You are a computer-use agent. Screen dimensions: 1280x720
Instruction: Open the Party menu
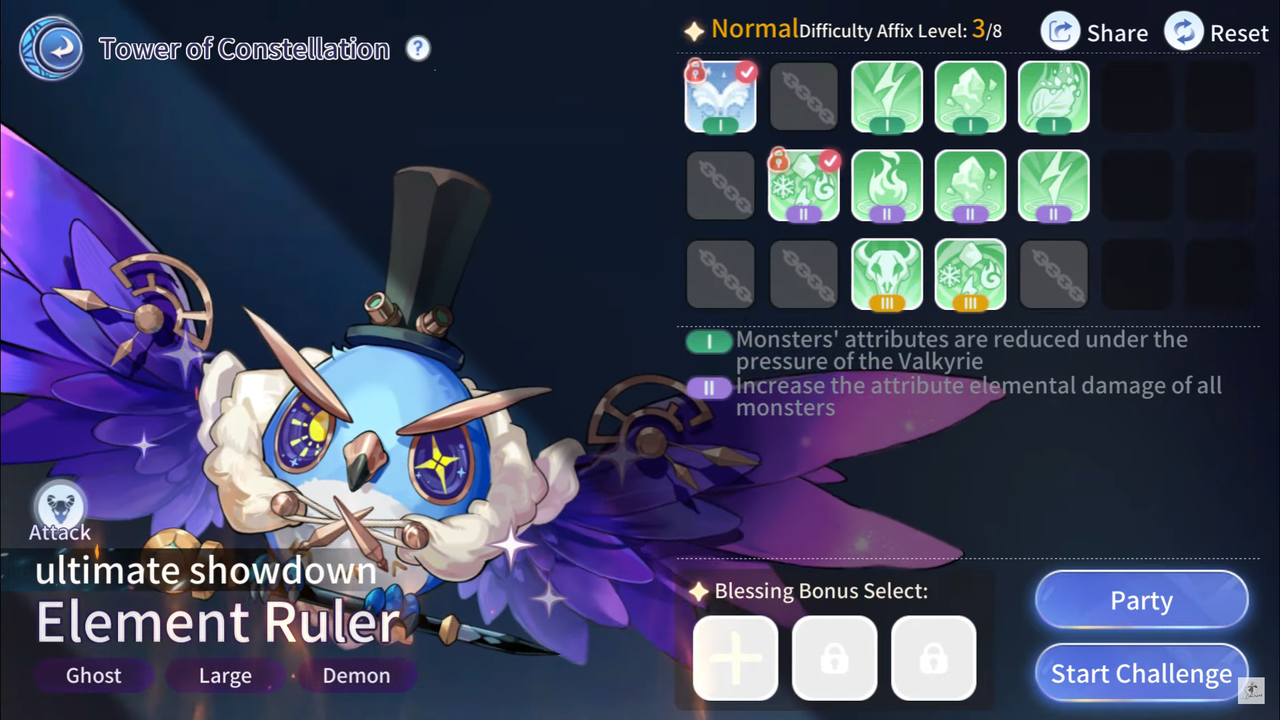coord(1141,600)
